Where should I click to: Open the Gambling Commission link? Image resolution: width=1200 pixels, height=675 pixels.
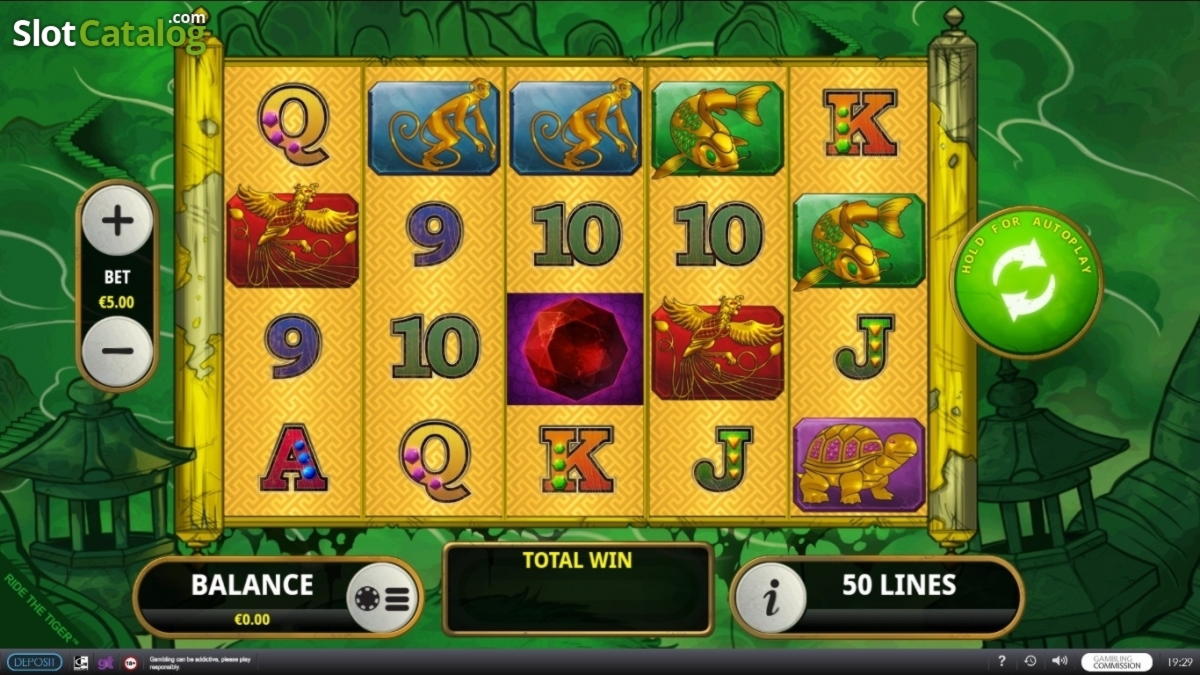(1114, 662)
